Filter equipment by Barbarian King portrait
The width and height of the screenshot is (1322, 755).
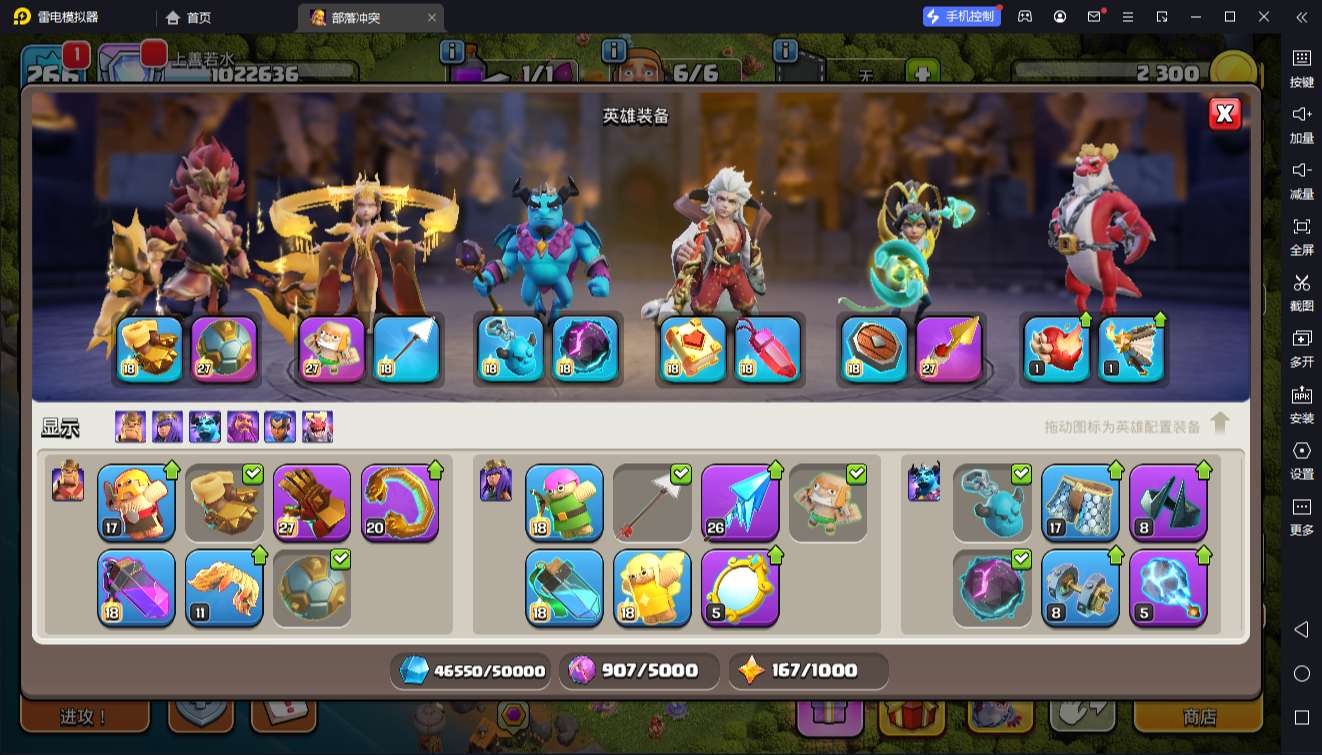pos(130,427)
